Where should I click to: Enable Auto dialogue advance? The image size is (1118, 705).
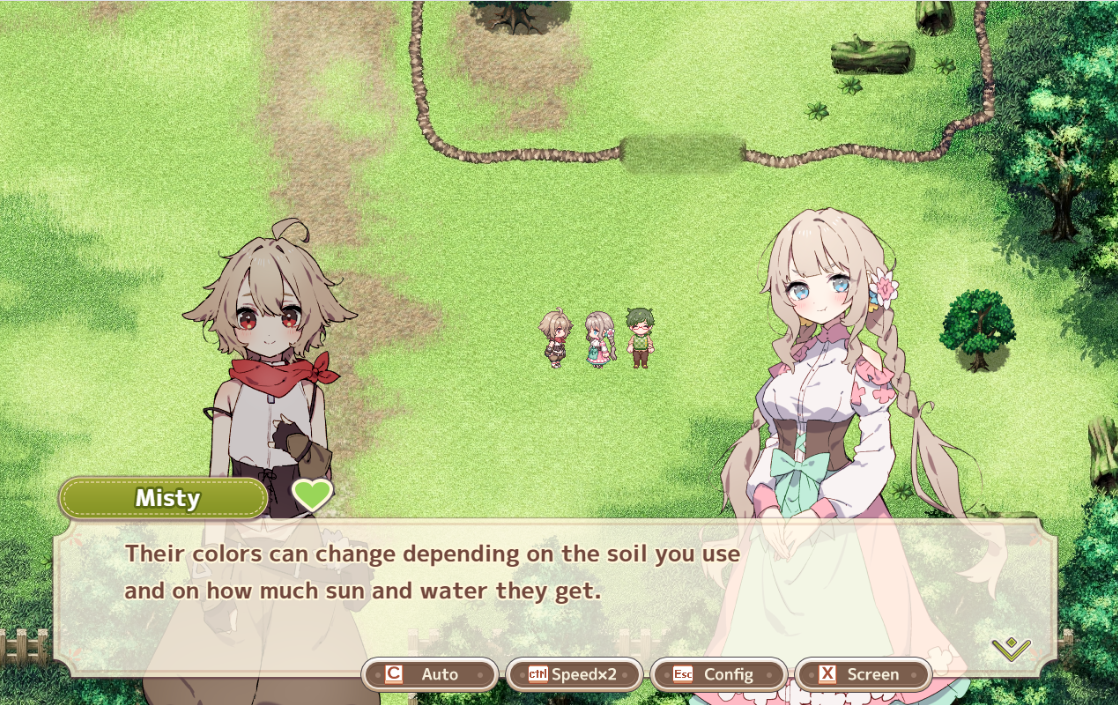click(430, 674)
